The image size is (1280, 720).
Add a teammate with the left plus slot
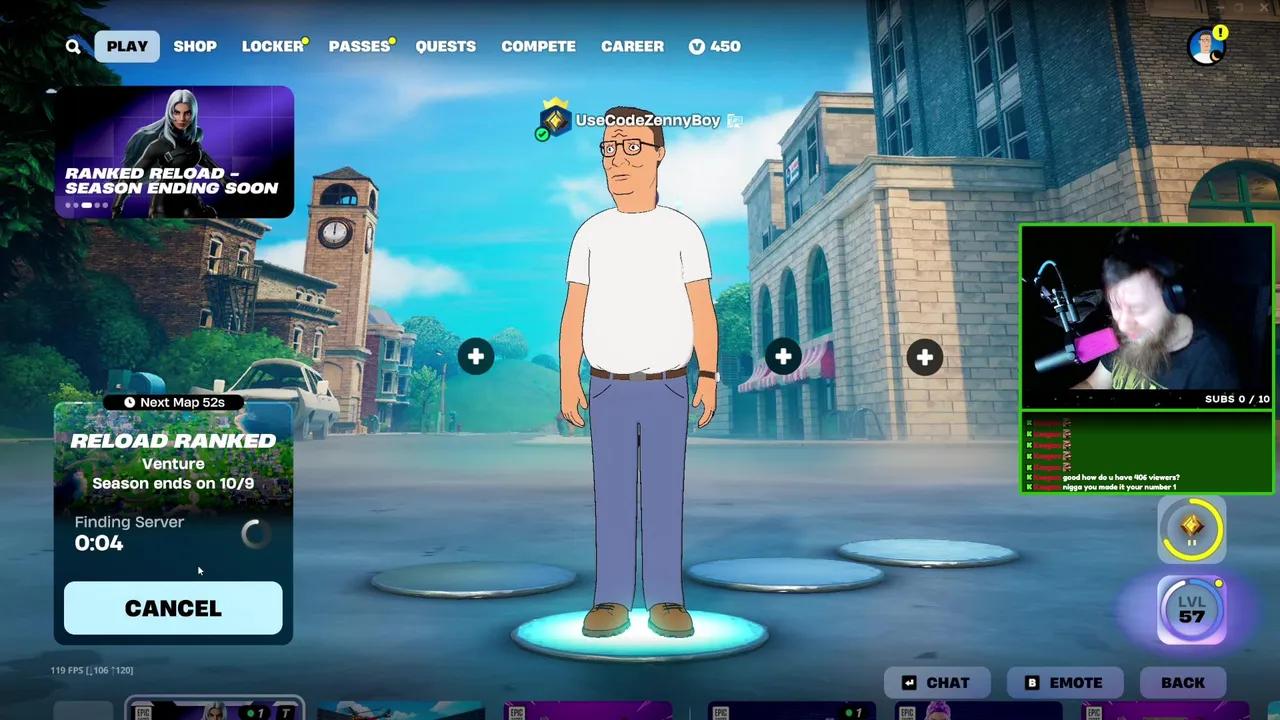(475, 356)
